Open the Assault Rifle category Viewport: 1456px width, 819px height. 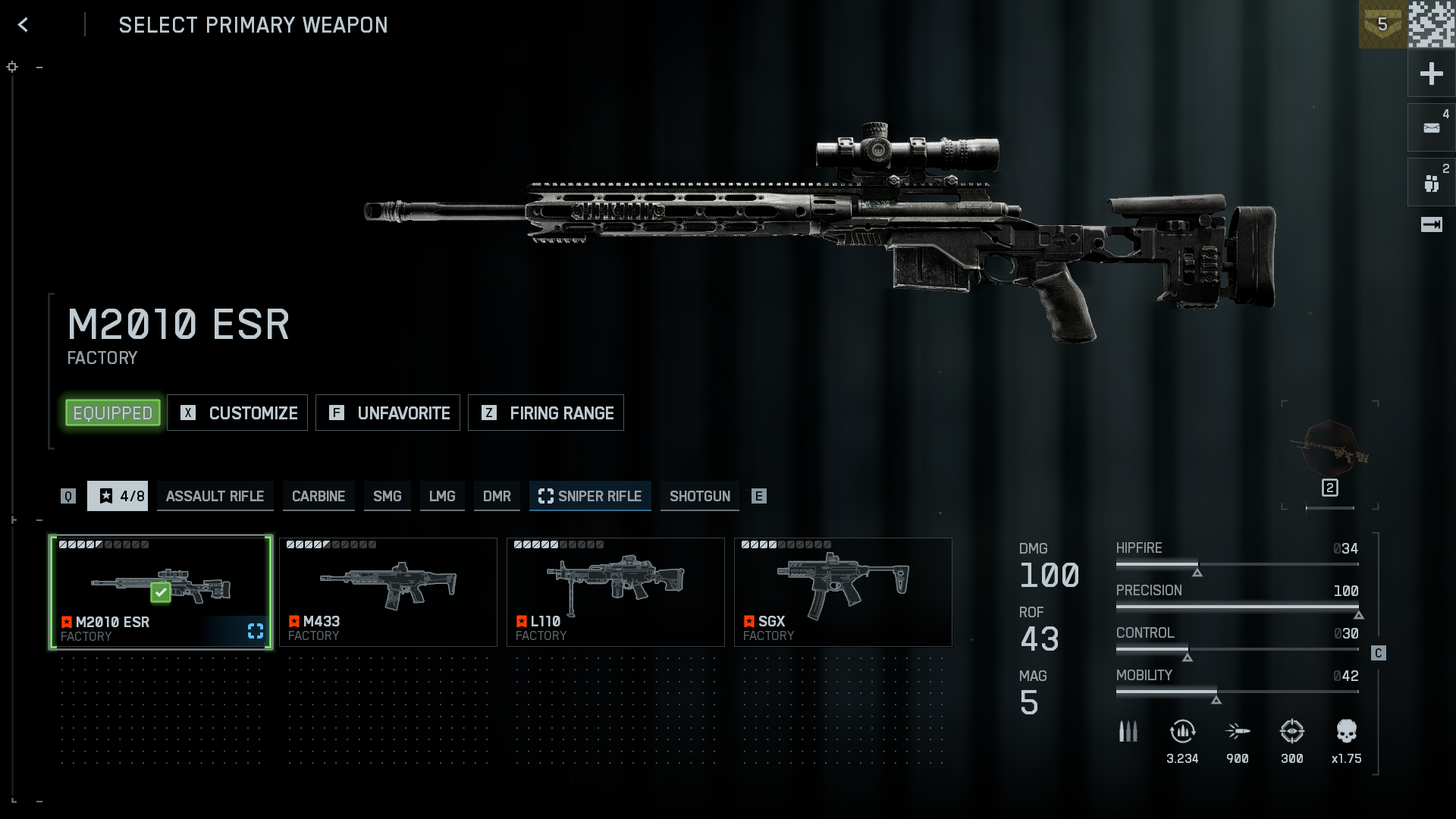(215, 496)
